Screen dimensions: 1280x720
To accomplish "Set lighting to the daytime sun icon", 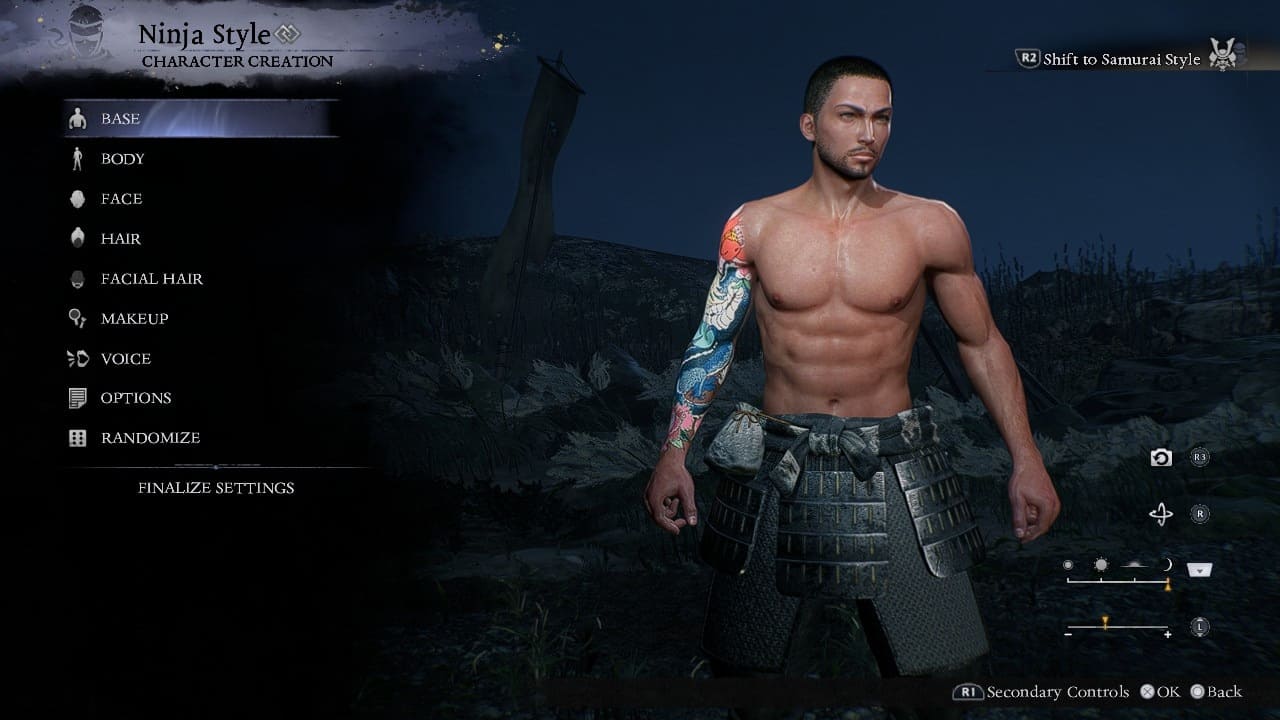I will [x=1101, y=565].
